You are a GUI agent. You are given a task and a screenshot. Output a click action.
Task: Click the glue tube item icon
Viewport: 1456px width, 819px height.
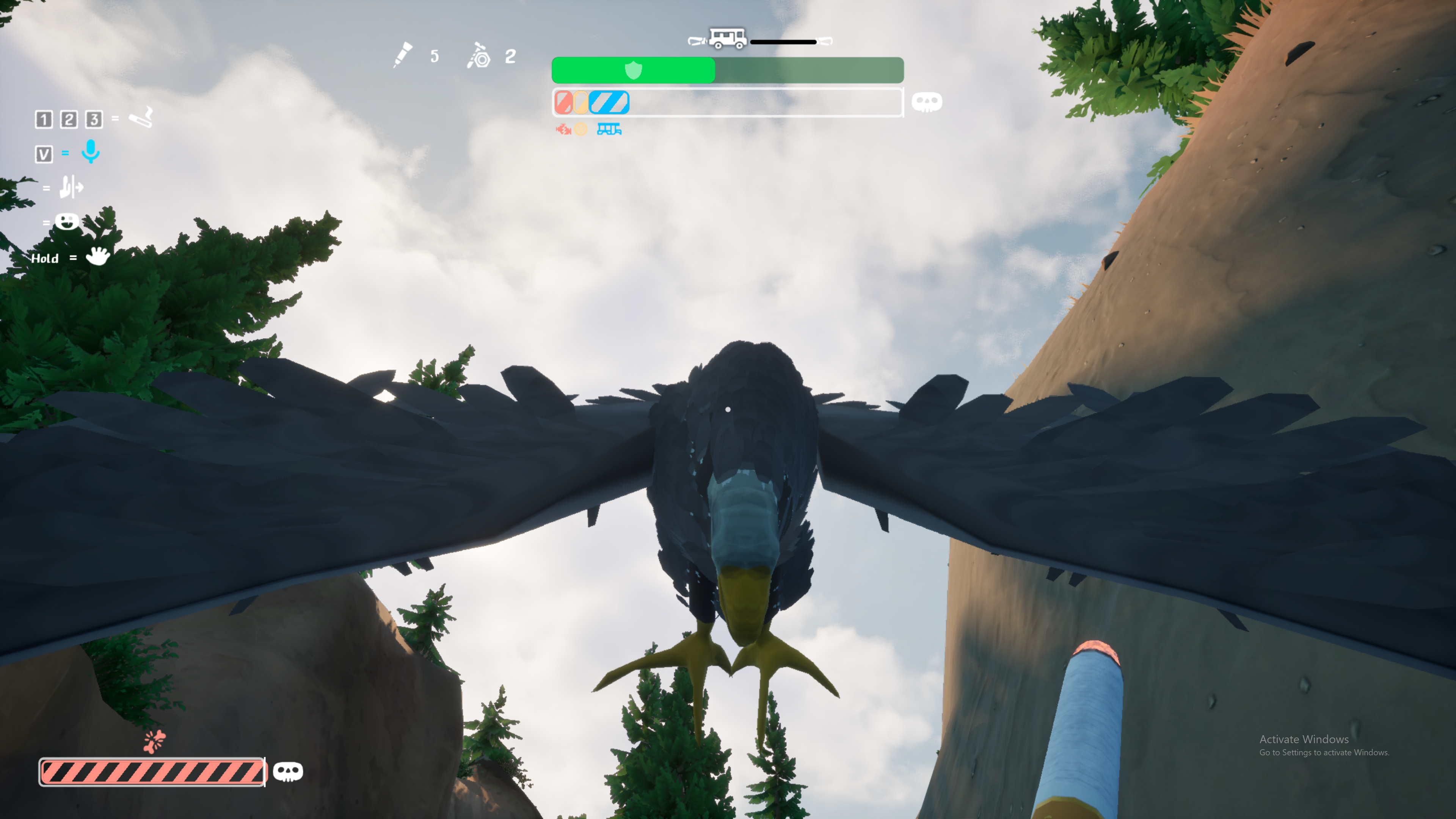403,55
